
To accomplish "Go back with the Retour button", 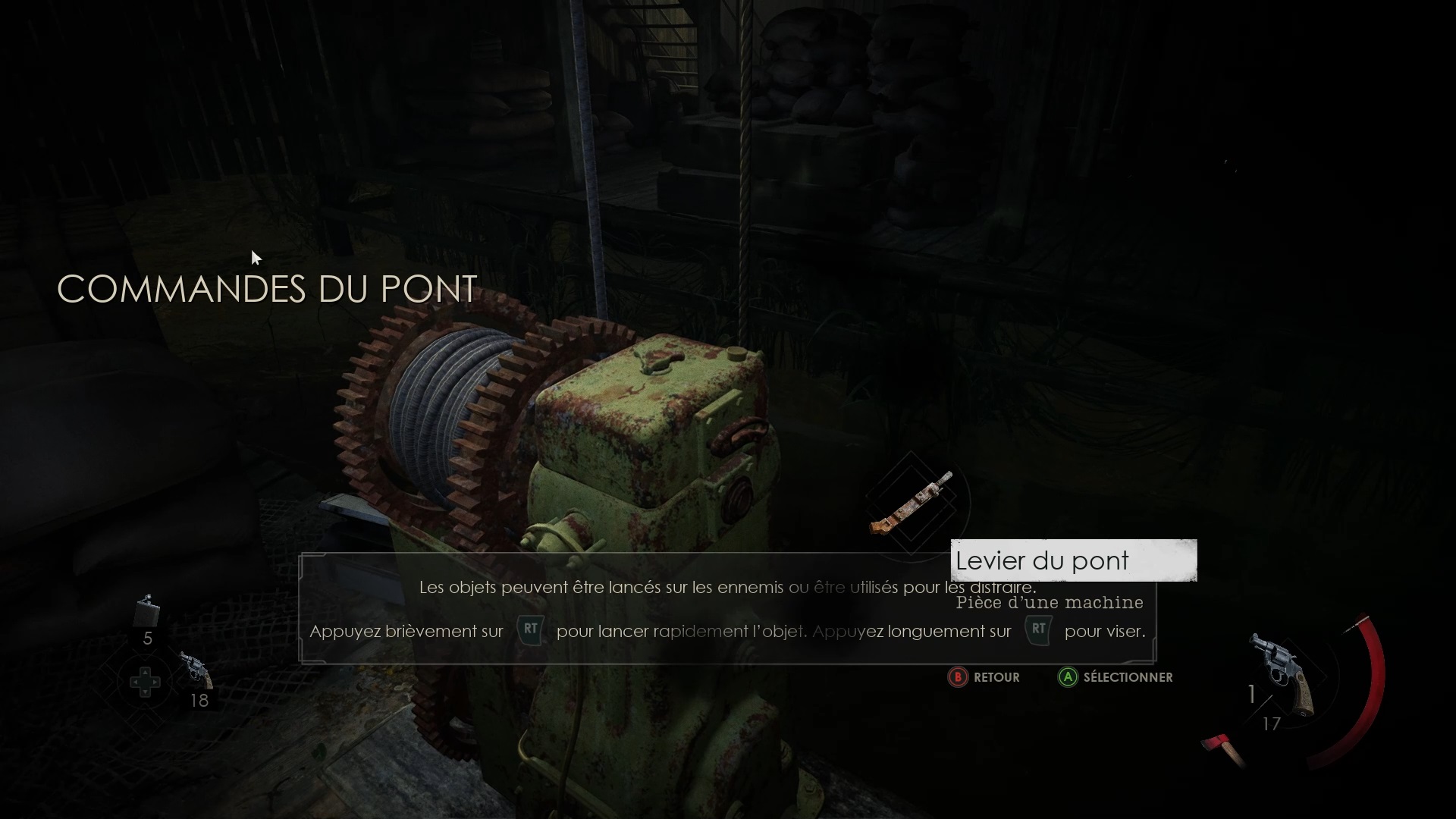I will click(x=984, y=677).
